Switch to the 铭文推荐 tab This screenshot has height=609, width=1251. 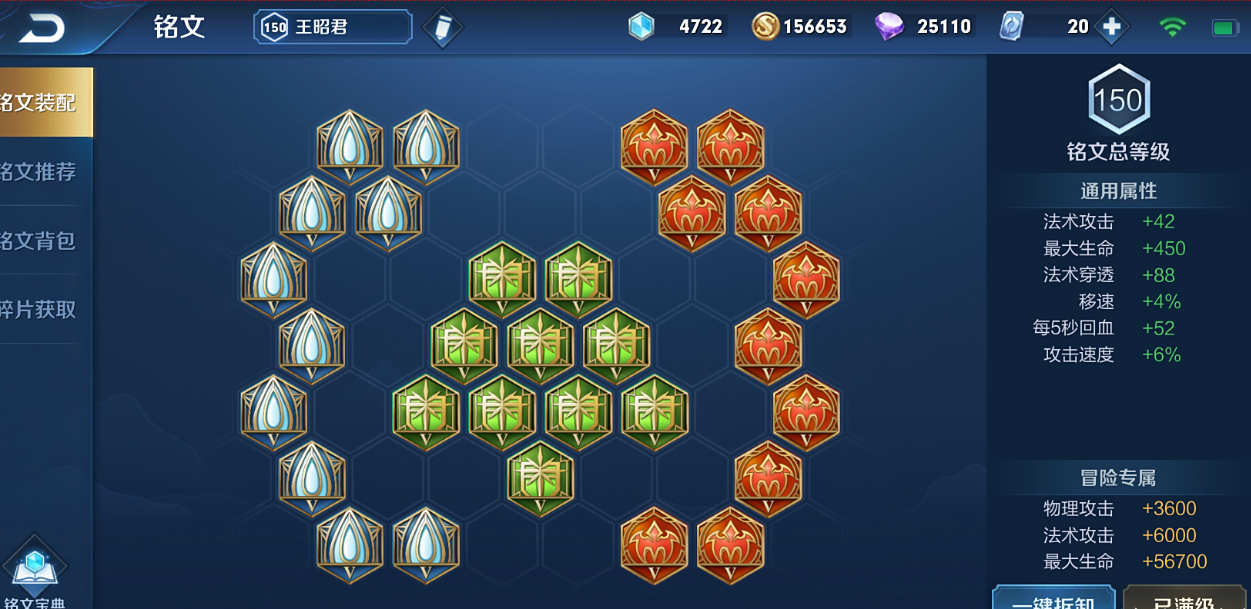click(x=44, y=172)
